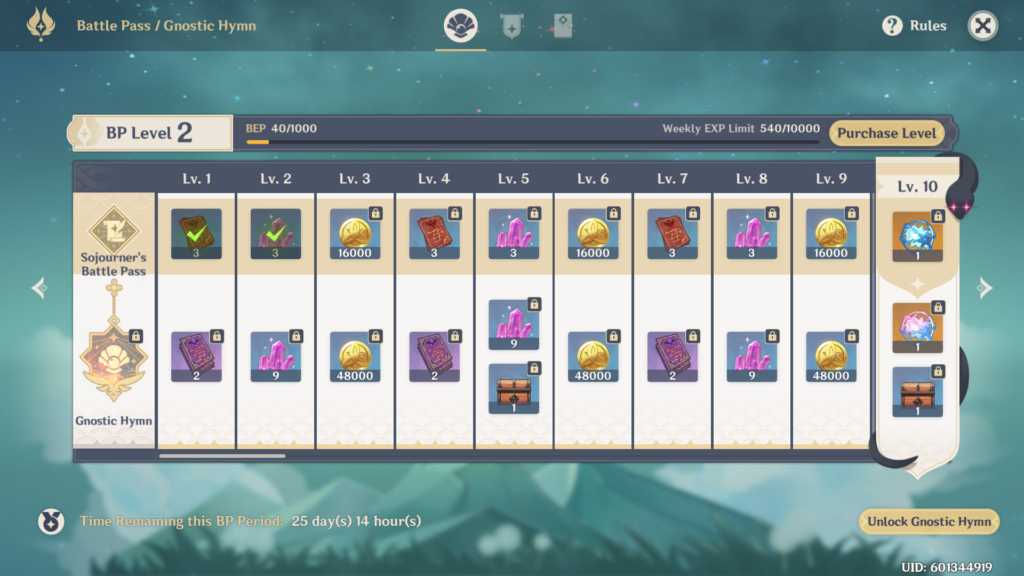Open the events notebook tab
Viewport: 1024px width, 576px height.
point(562,27)
